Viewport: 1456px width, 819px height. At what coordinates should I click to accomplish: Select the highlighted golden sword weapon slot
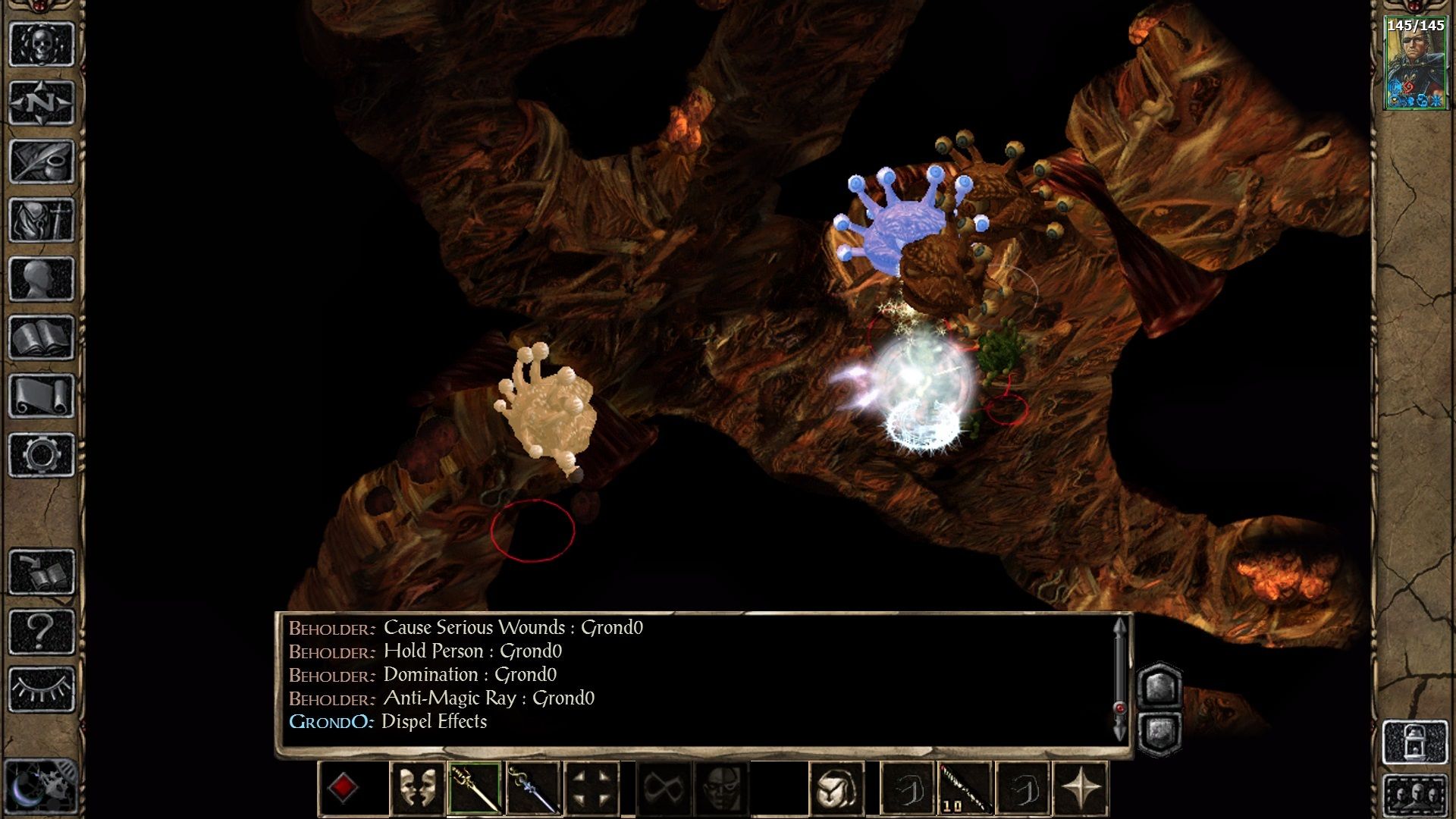475,789
